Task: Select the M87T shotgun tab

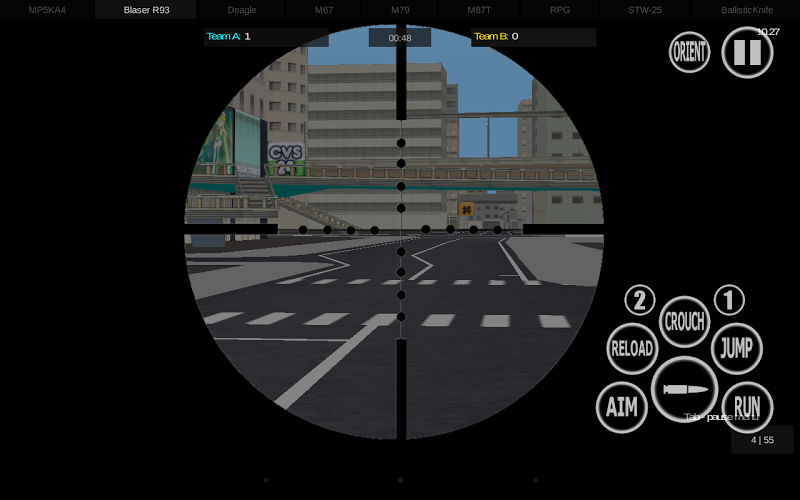Action: (x=479, y=10)
